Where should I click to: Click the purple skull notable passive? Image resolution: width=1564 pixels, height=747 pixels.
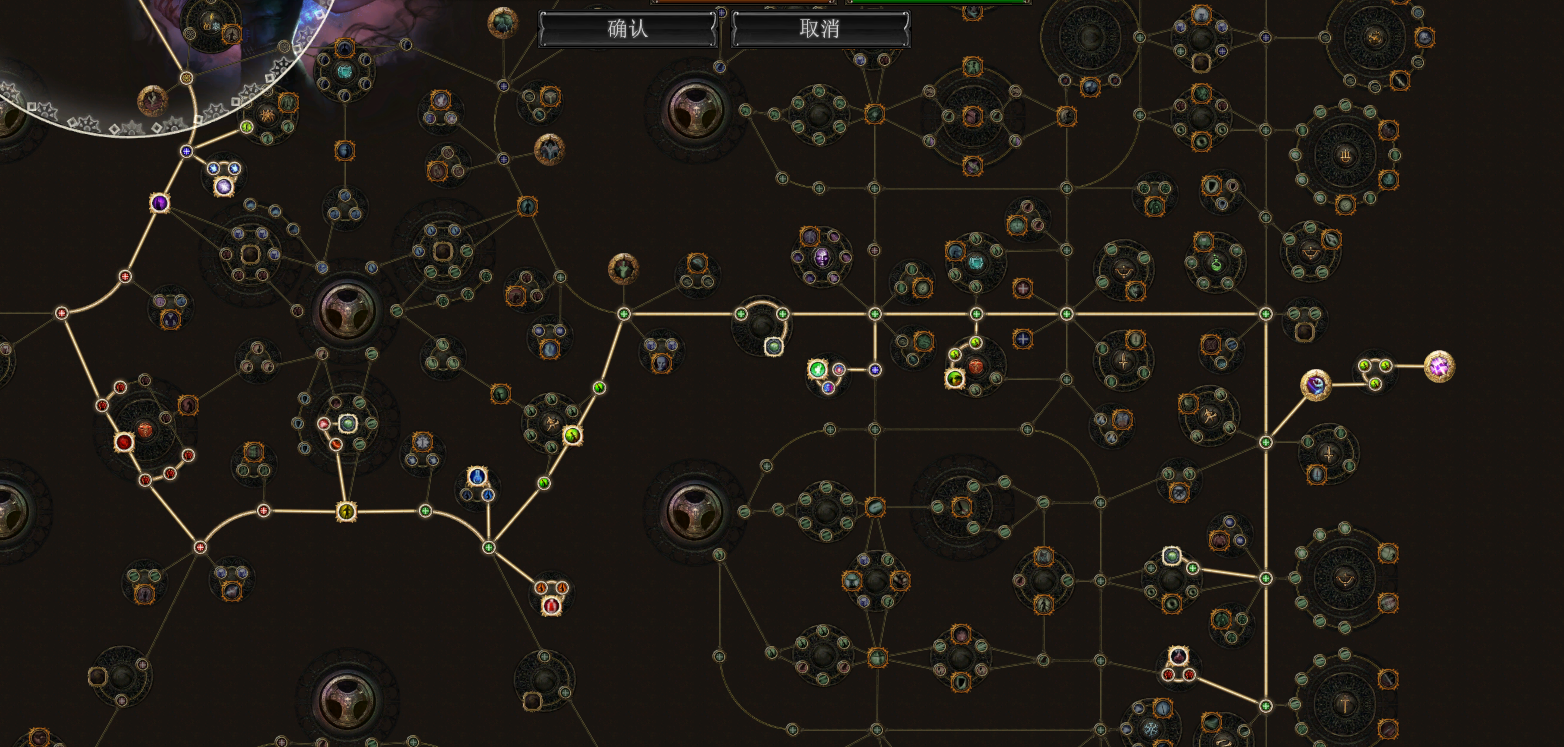(822, 257)
